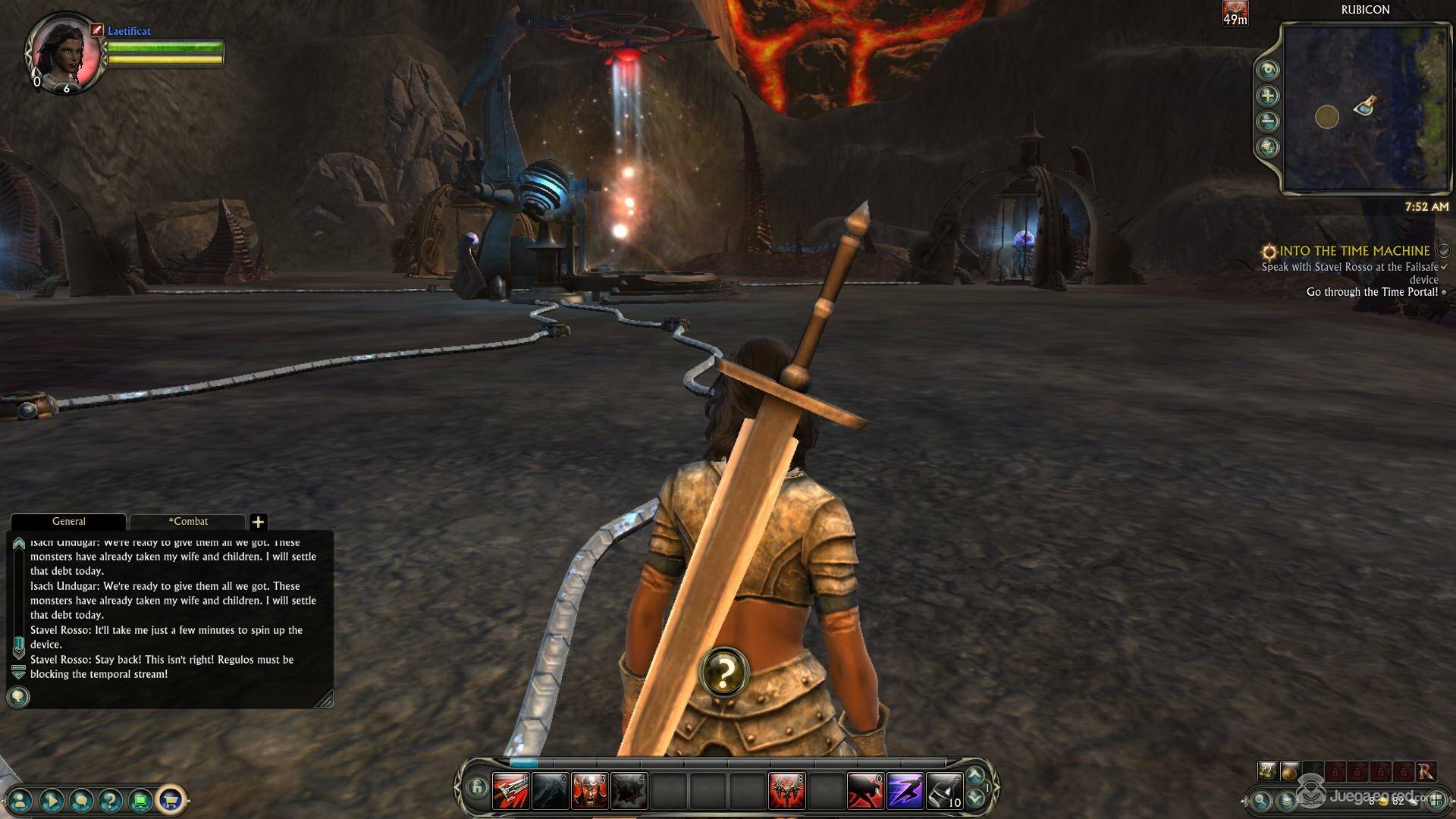The height and width of the screenshot is (819, 1456).
Task: Select the General chat tab
Action: (x=68, y=522)
